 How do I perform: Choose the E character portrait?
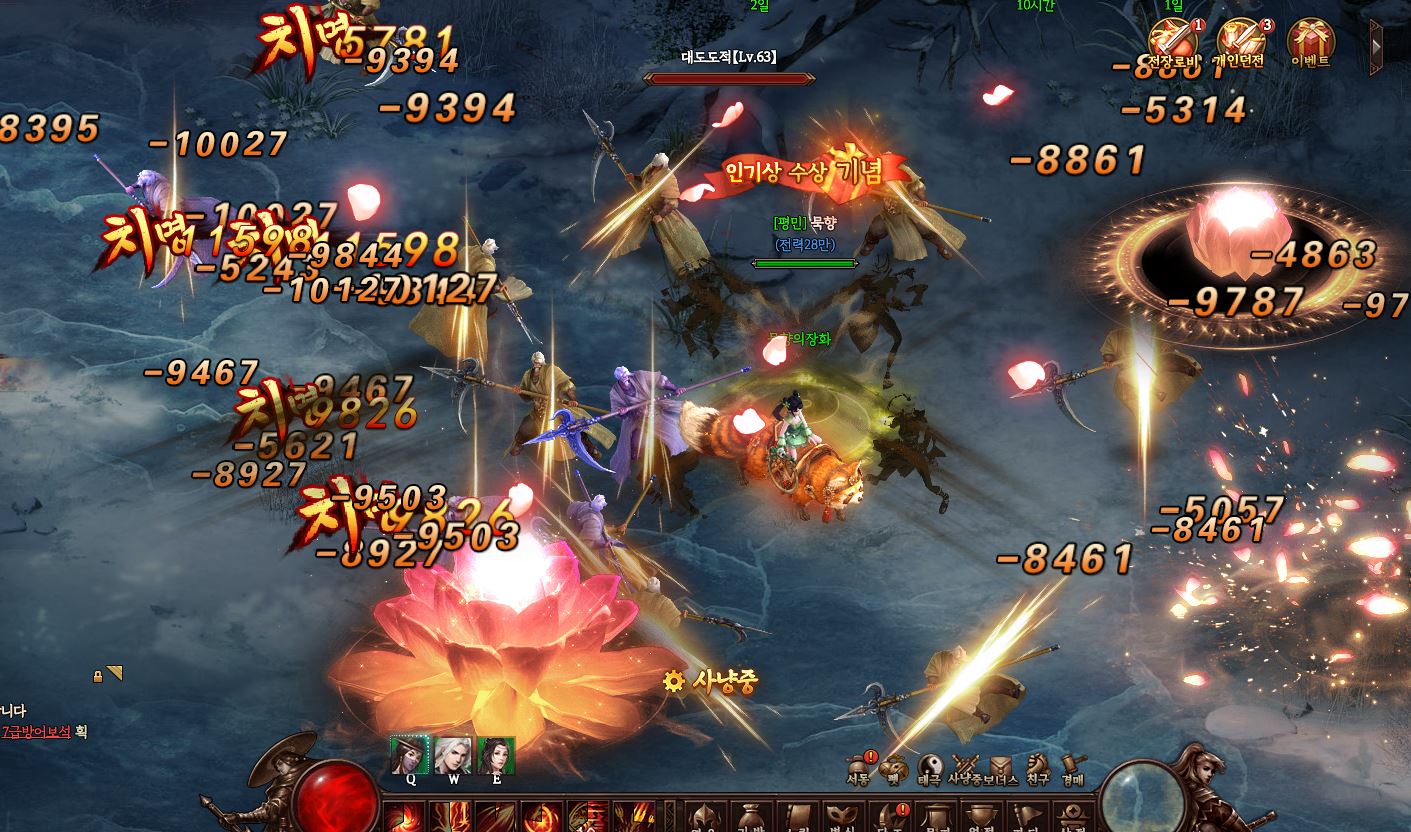(496, 756)
